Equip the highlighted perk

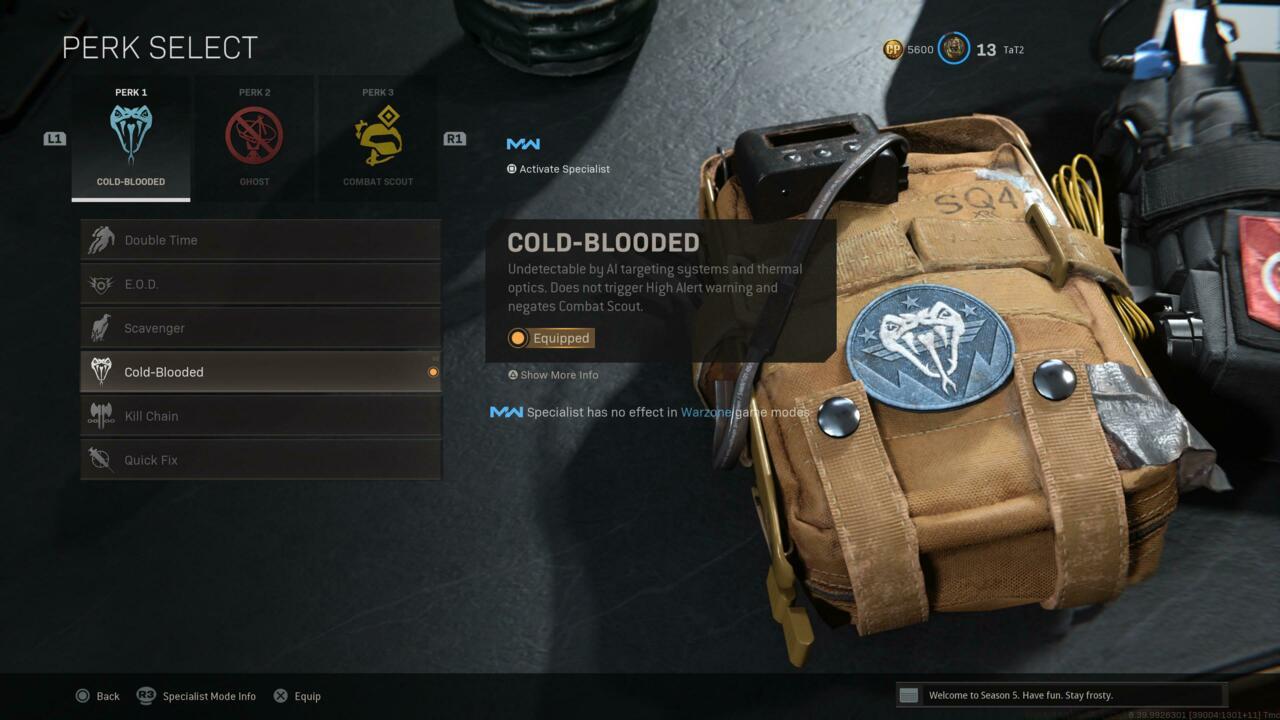[x=297, y=696]
